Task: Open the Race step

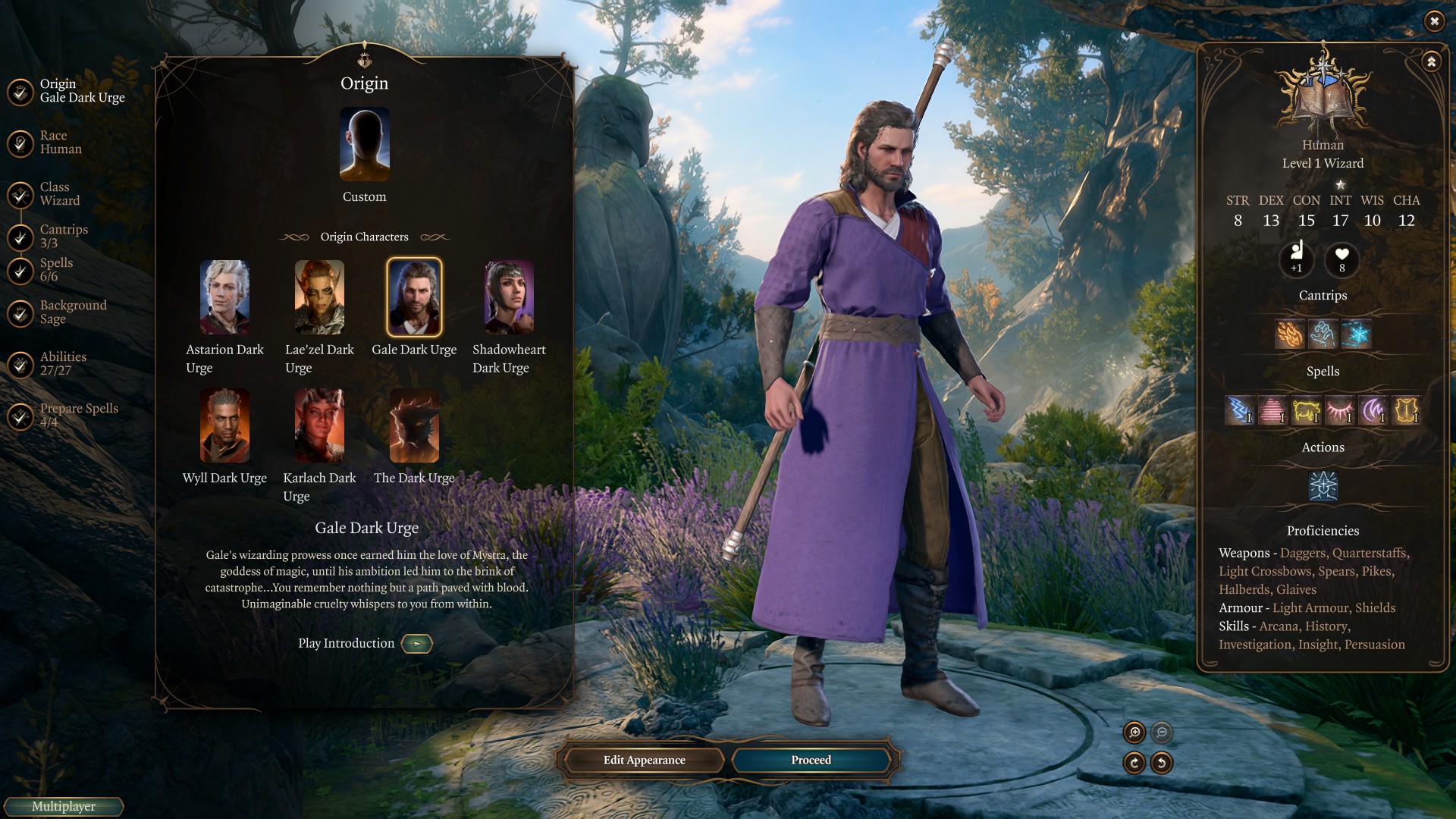Action: 60,143
